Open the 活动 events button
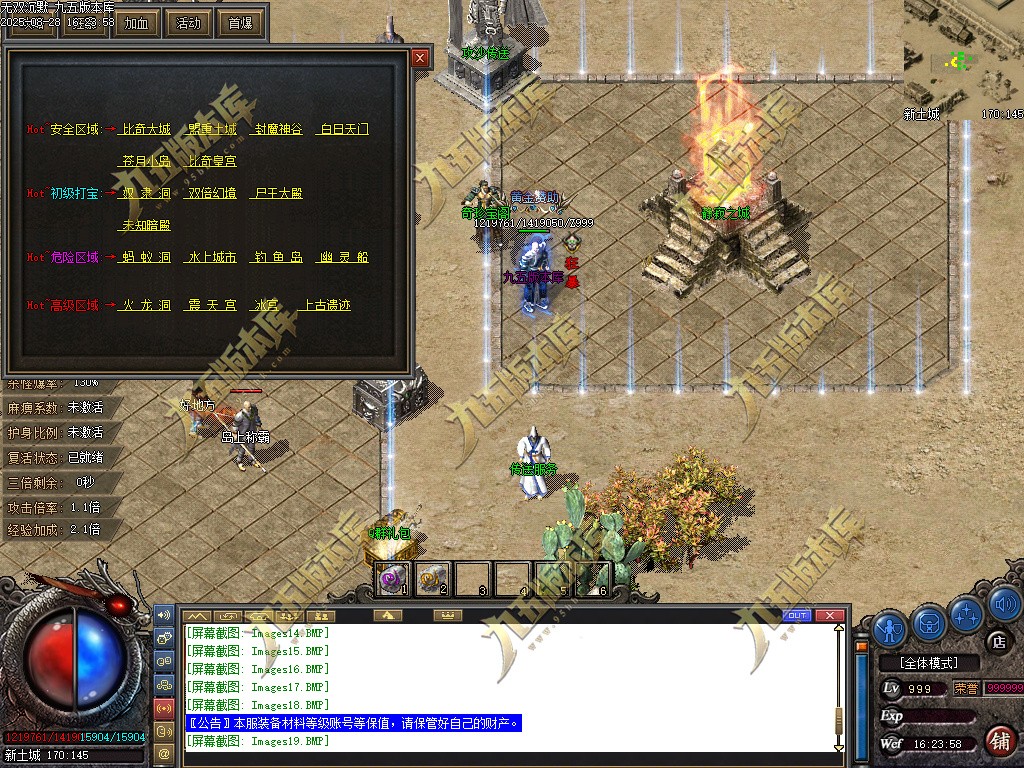 (x=188, y=23)
